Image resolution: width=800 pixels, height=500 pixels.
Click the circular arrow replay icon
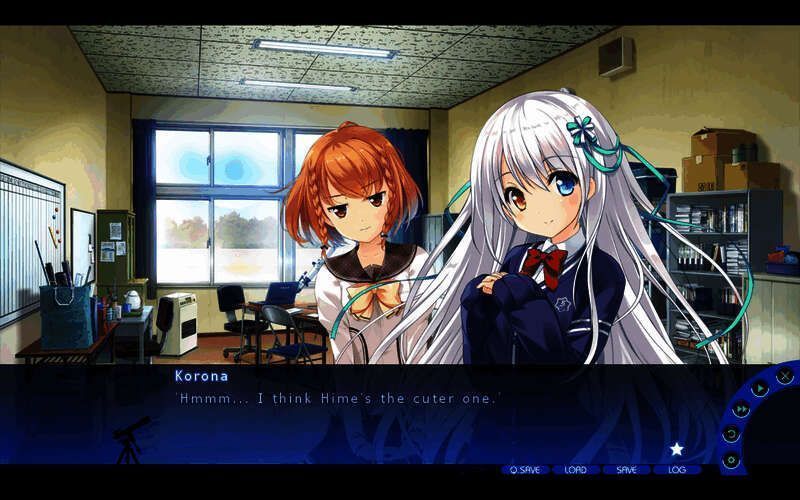[x=731, y=434]
